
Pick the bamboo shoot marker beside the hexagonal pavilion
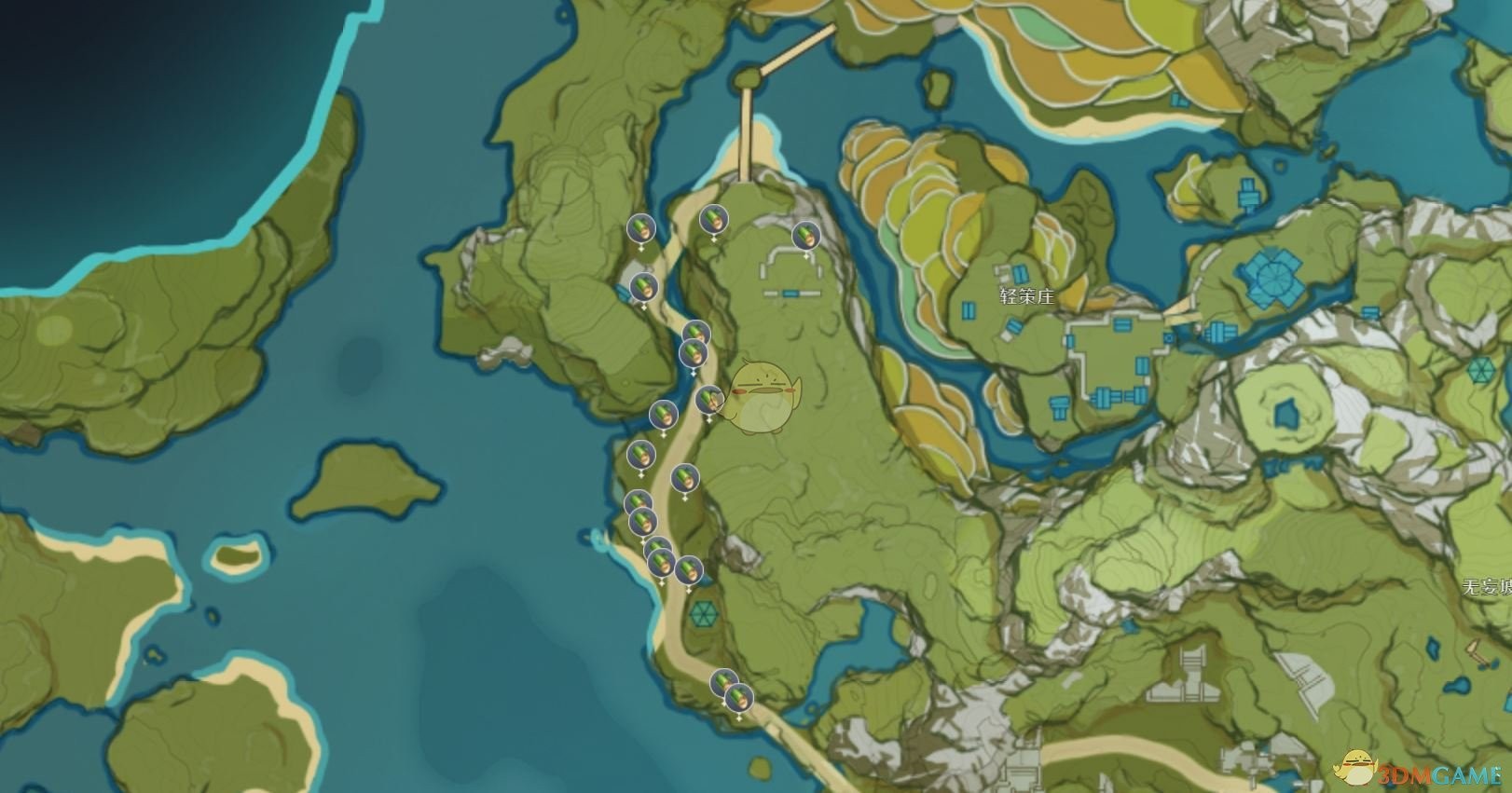(689, 569)
